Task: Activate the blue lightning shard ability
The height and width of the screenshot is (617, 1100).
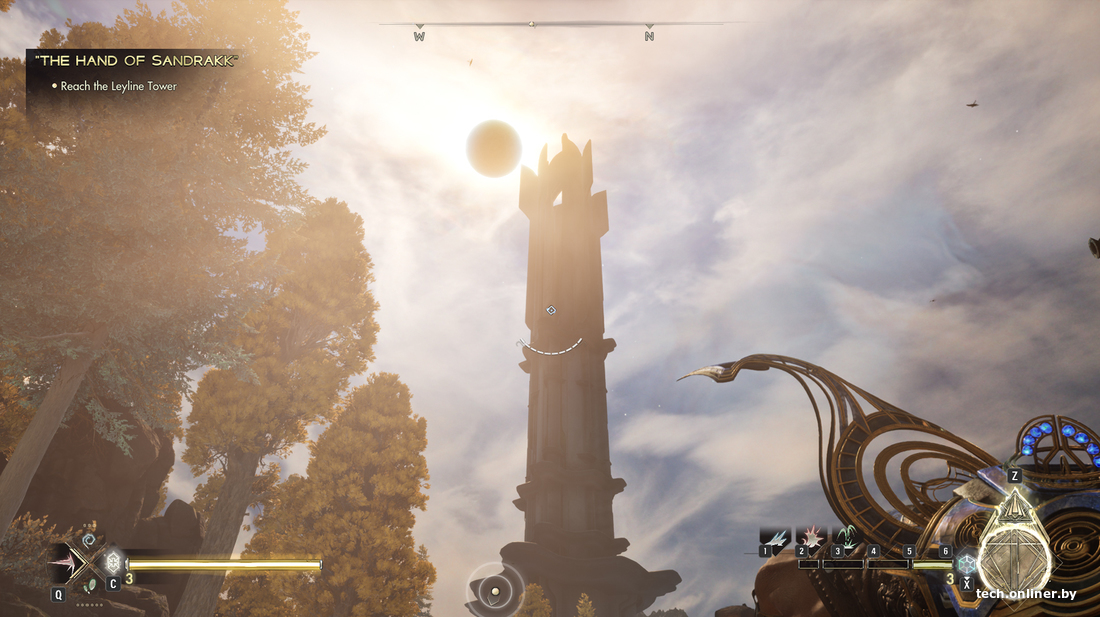Action: [x=775, y=537]
